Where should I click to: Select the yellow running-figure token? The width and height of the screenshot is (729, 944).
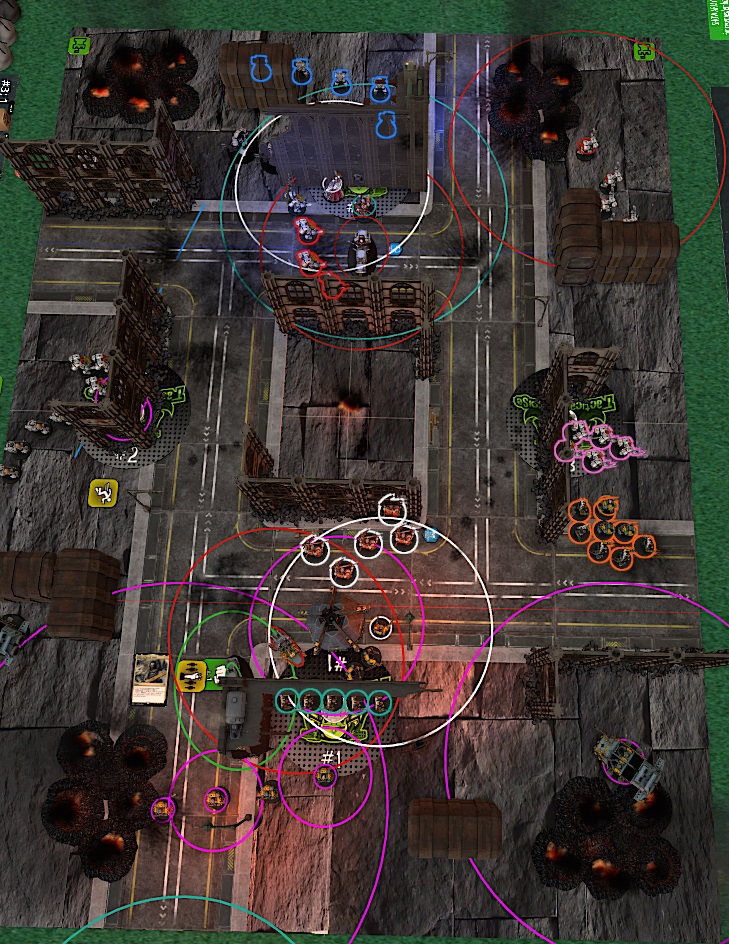click(103, 492)
